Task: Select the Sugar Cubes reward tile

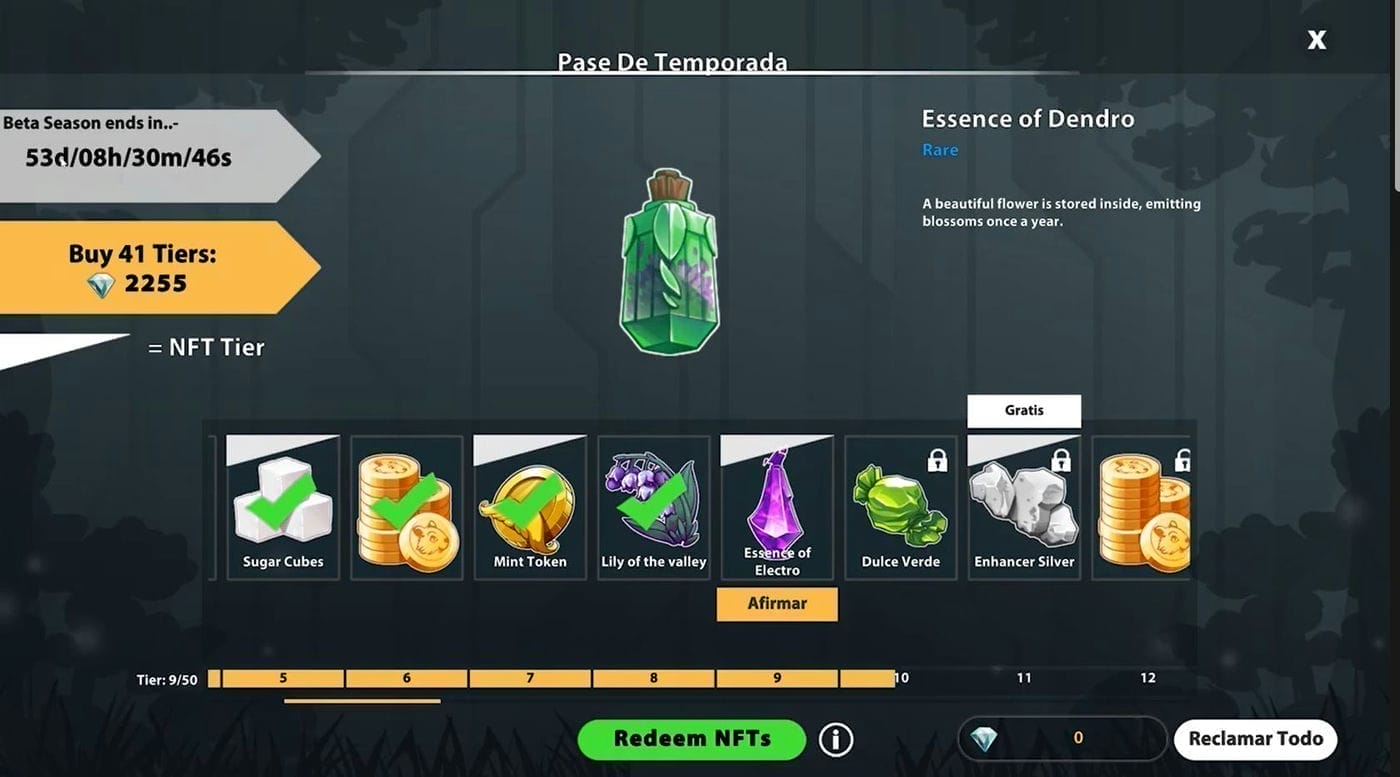Action: tap(283, 507)
